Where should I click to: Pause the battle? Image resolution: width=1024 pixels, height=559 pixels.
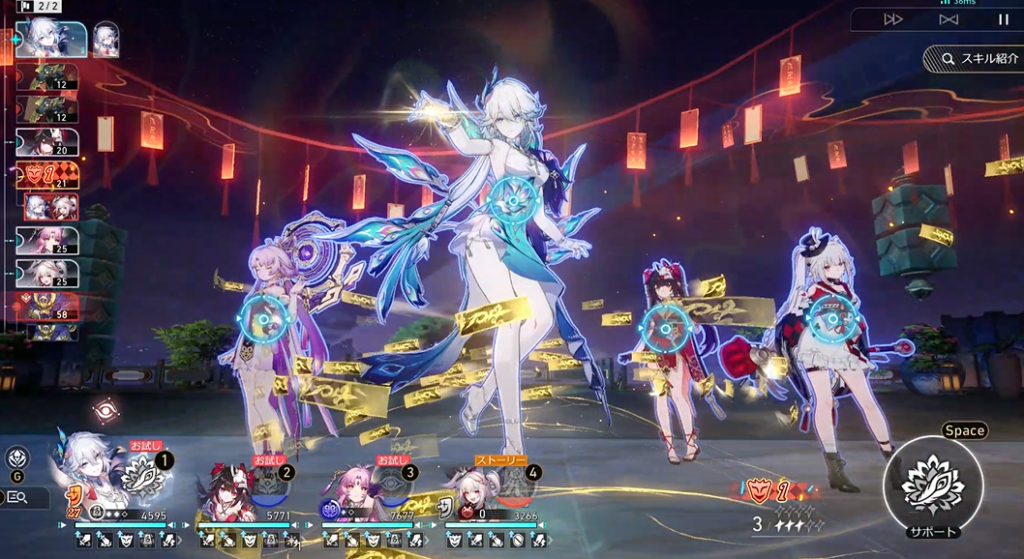coord(1003,19)
